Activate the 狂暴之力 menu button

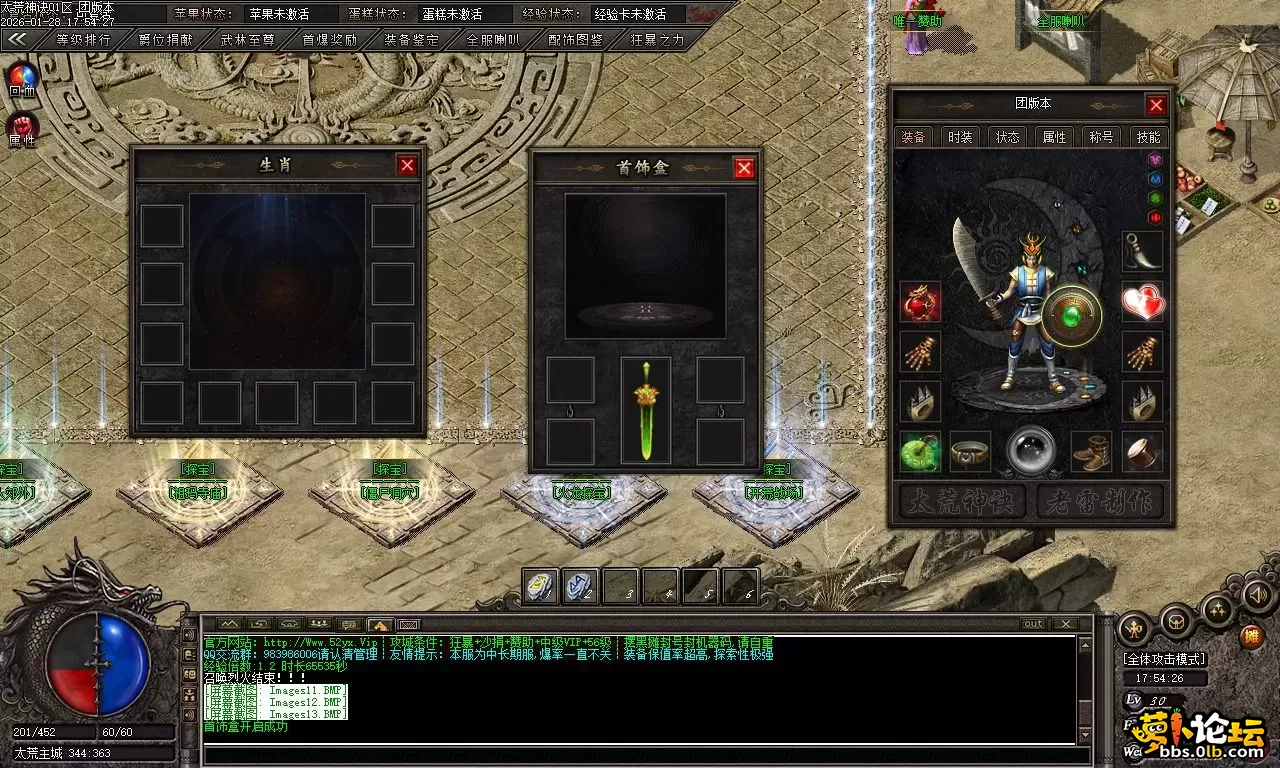[658, 41]
